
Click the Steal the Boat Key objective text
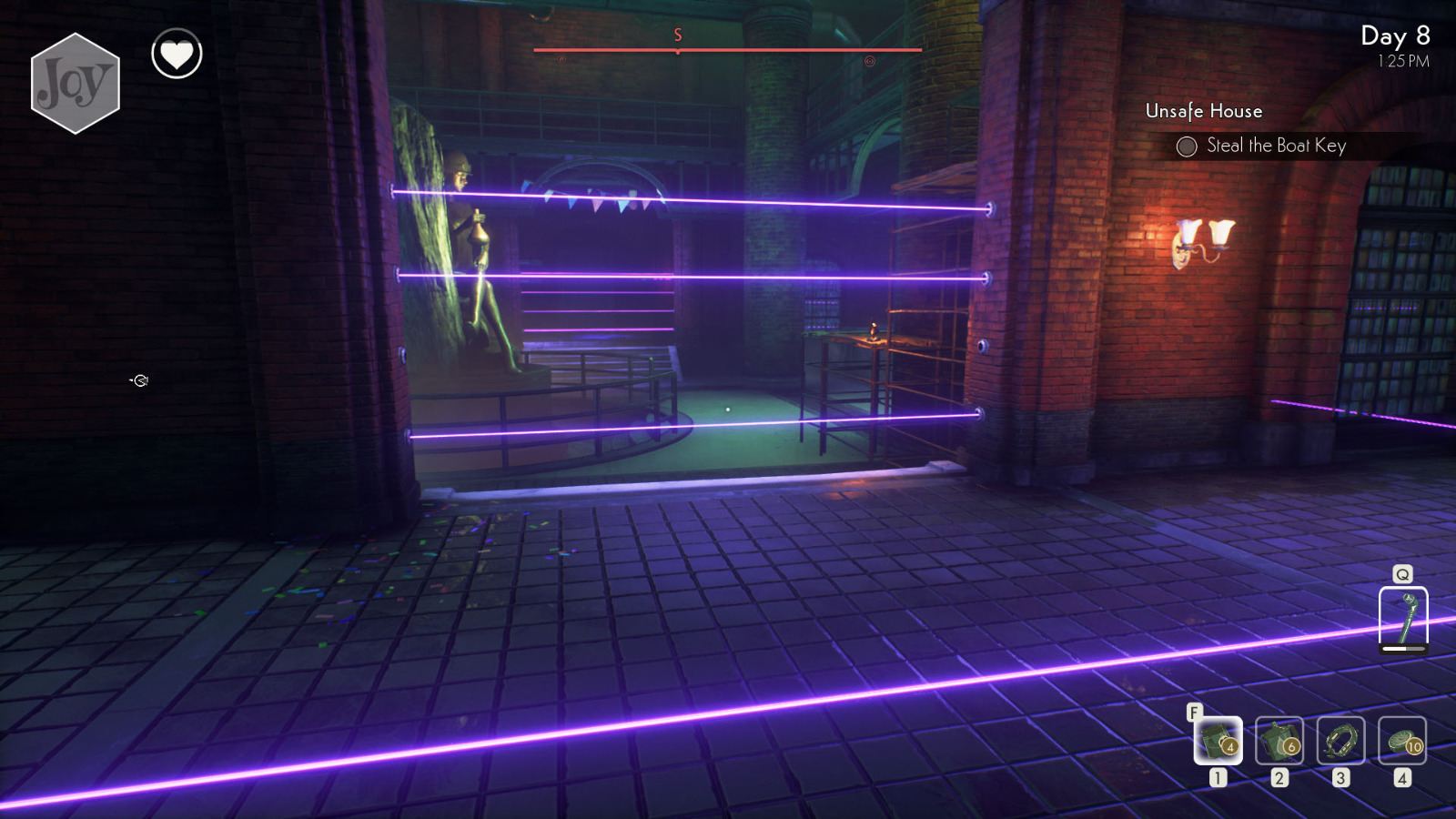point(1277,146)
